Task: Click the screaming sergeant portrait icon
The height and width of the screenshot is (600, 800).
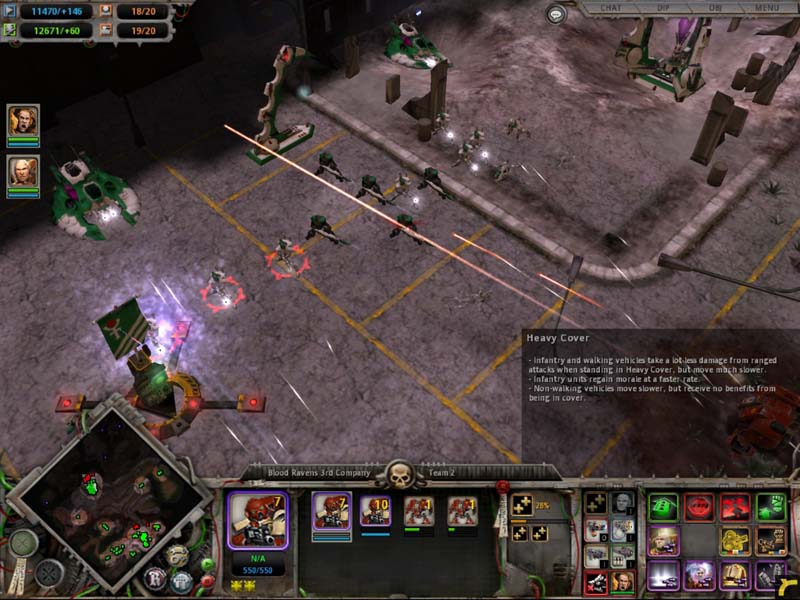Action: tap(623, 582)
